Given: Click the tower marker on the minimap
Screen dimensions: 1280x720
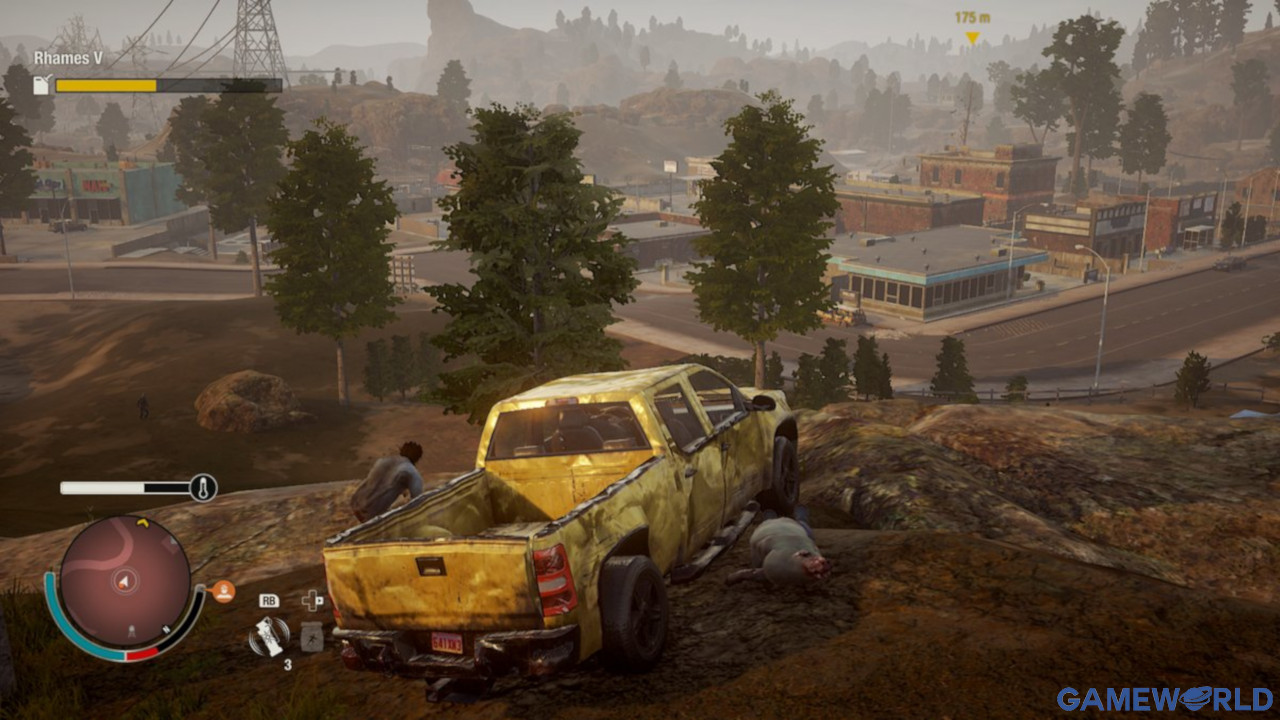Looking at the screenshot, I should click(x=130, y=632).
